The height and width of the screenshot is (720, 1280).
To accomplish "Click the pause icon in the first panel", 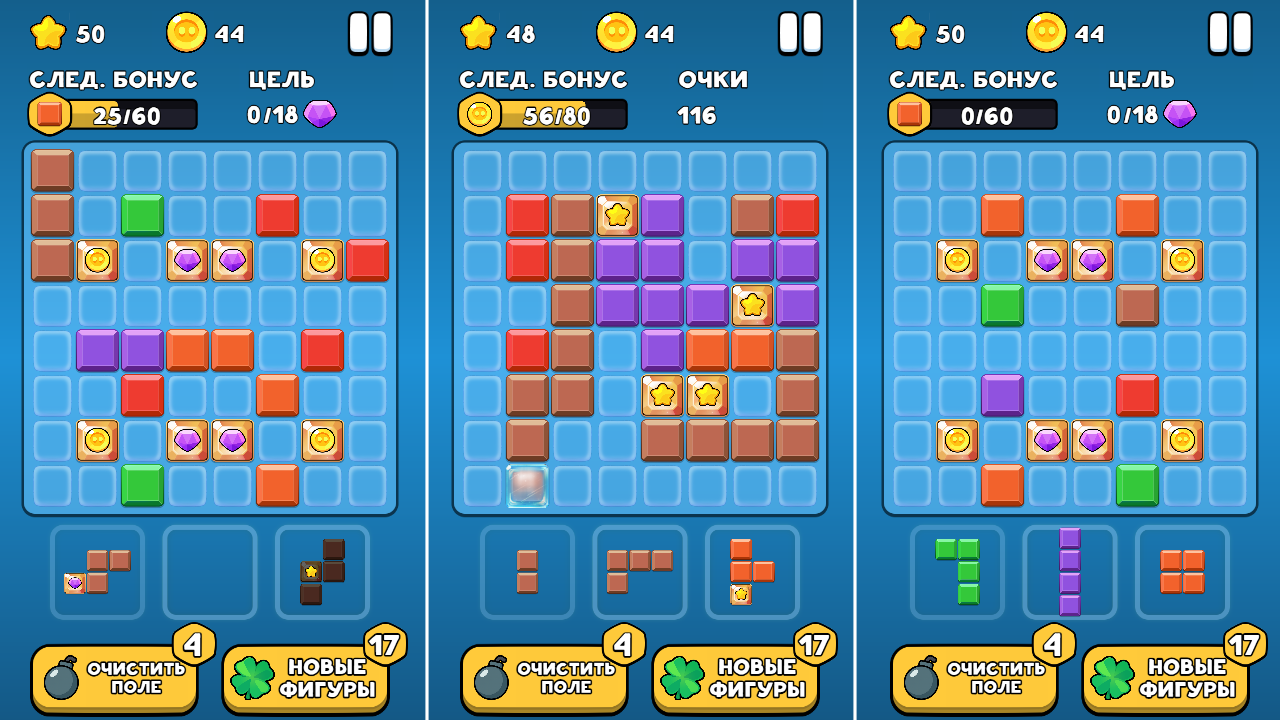I will 371,33.
